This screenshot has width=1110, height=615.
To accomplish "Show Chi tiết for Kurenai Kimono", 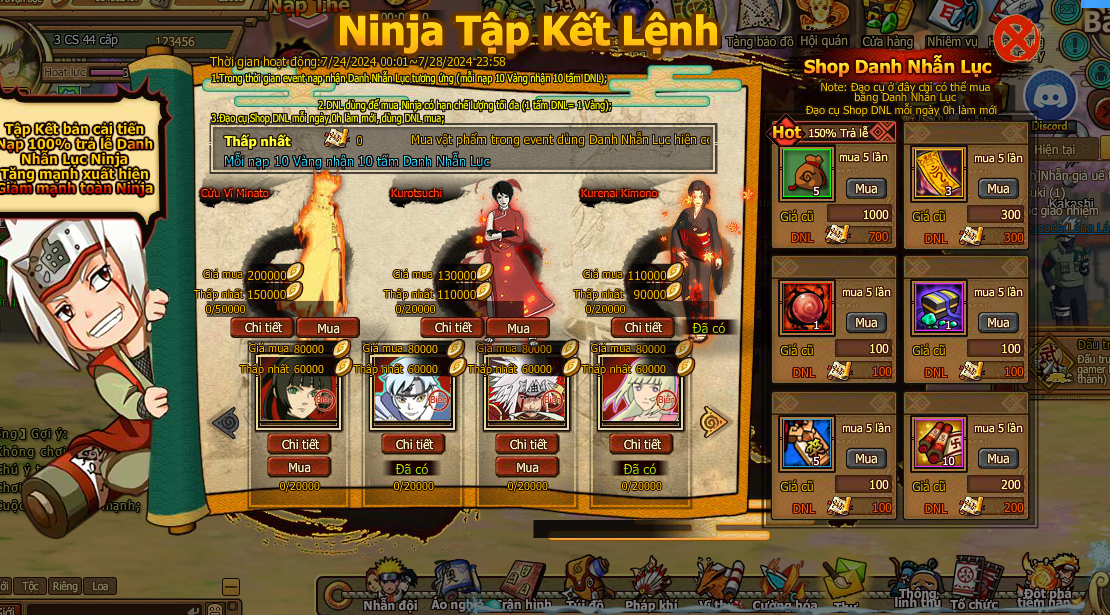I will point(643,327).
